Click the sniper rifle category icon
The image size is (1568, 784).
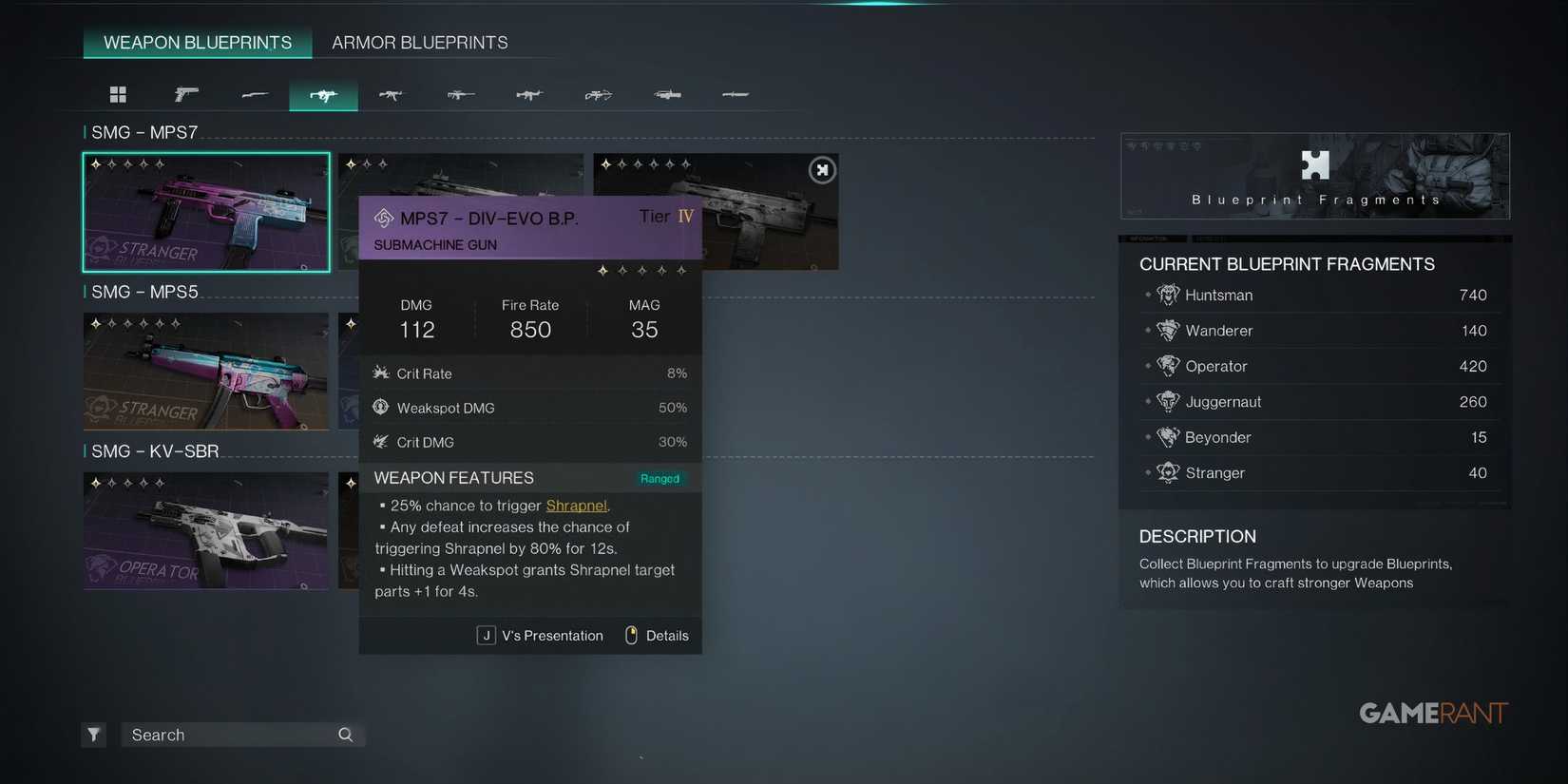(x=460, y=94)
